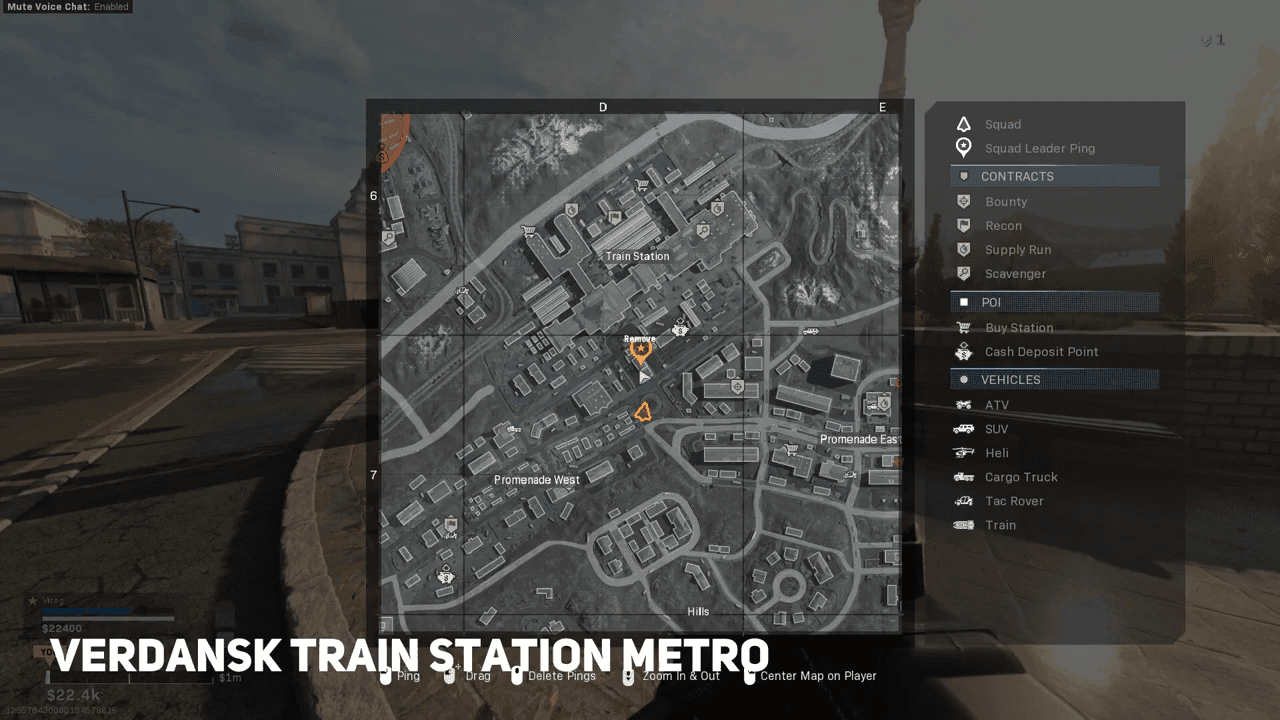The height and width of the screenshot is (720, 1280).
Task: Click the Scavenger contract icon
Action: click(x=961, y=273)
